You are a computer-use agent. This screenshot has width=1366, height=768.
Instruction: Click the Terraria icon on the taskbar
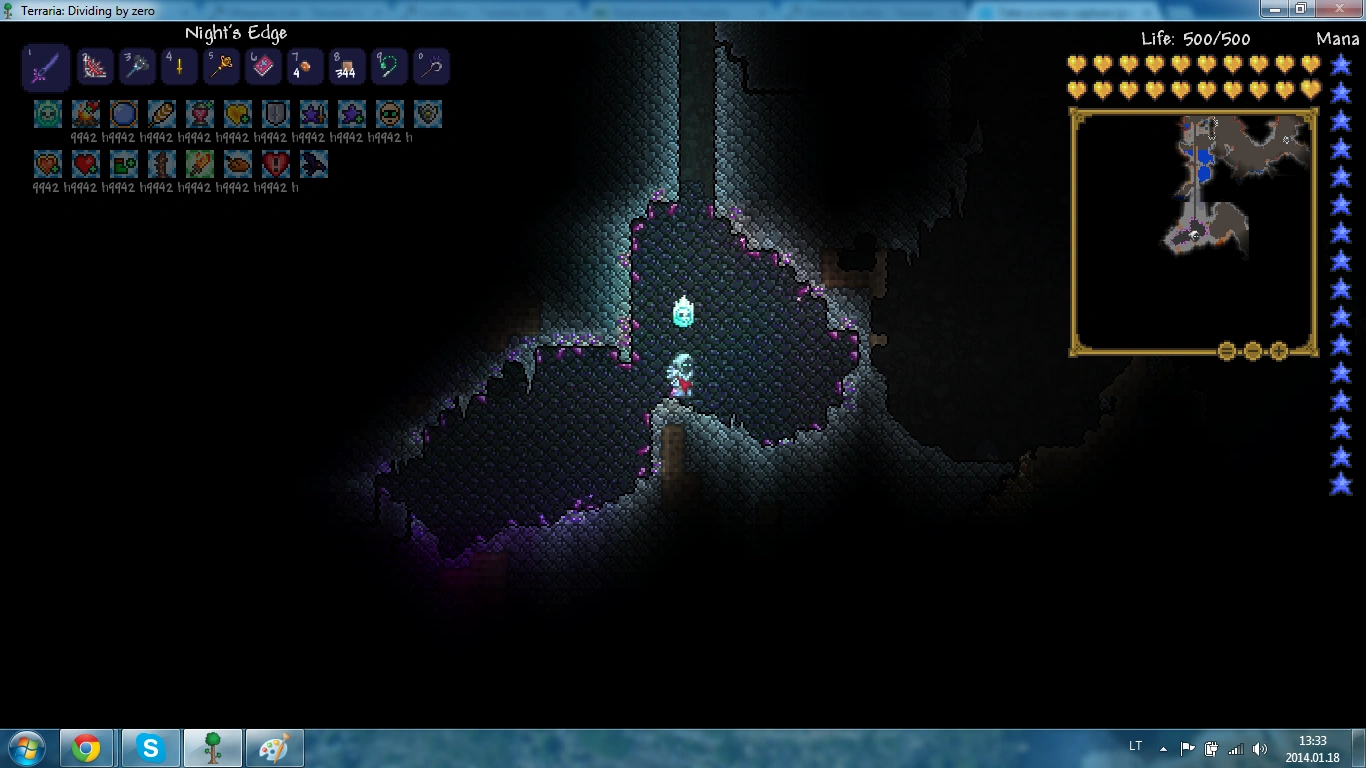213,747
